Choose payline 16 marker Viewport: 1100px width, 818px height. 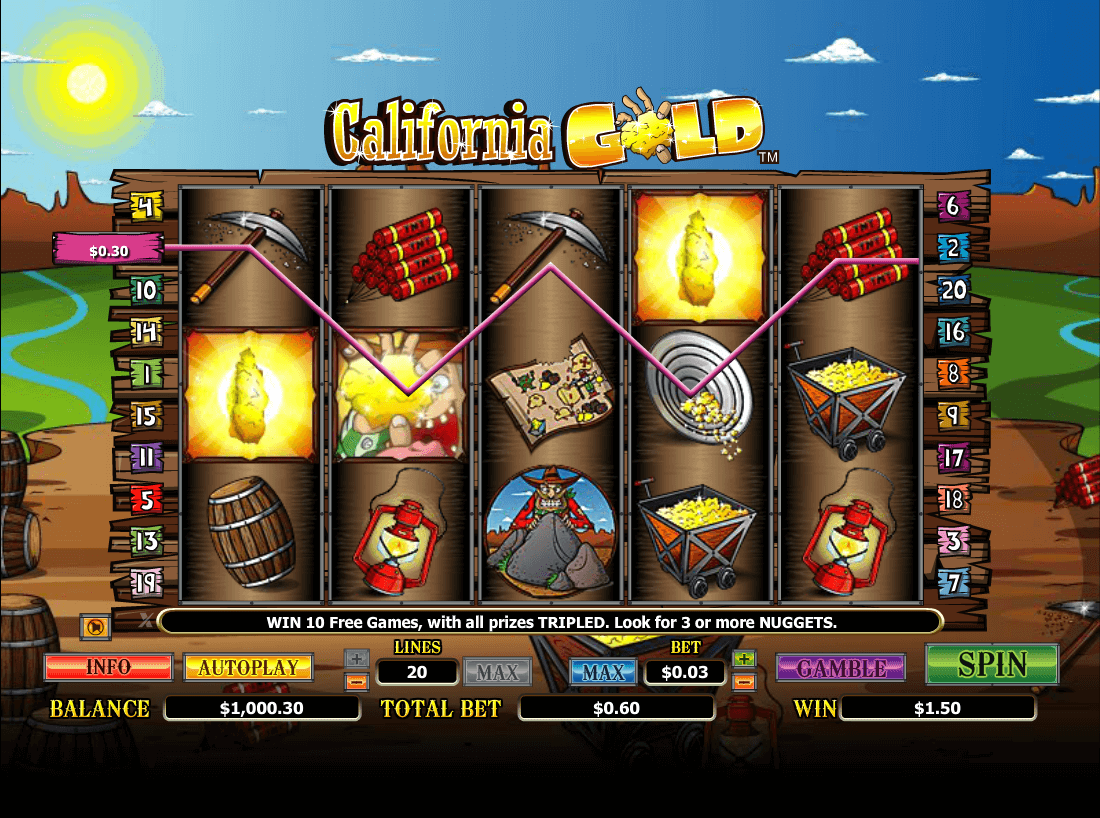pos(954,331)
